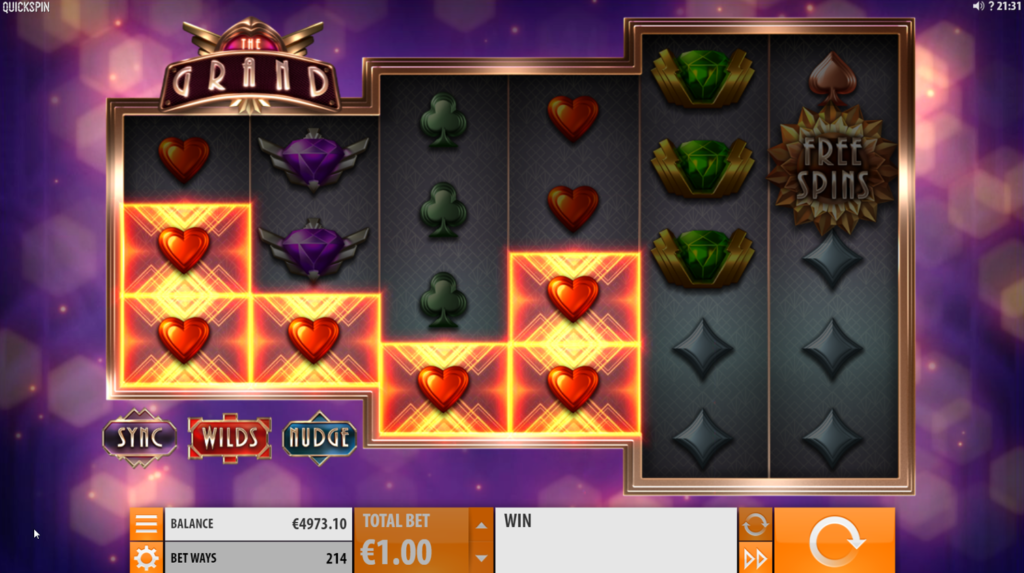This screenshot has width=1024, height=573.
Task: Open the autoplay options
Action: pyautogui.click(x=755, y=523)
